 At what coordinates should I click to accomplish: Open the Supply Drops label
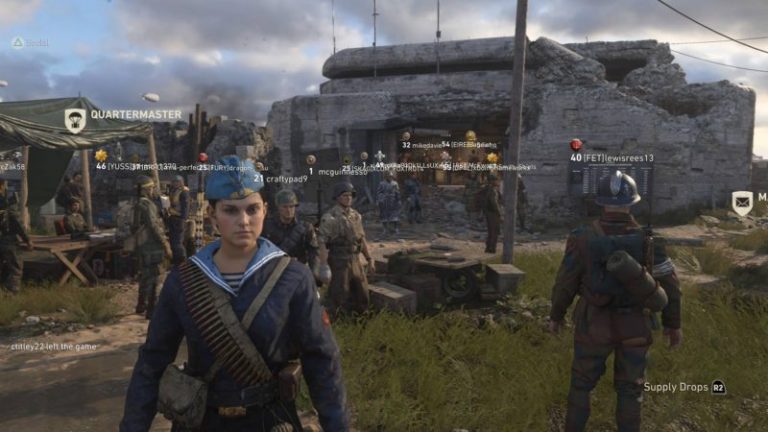pos(676,387)
